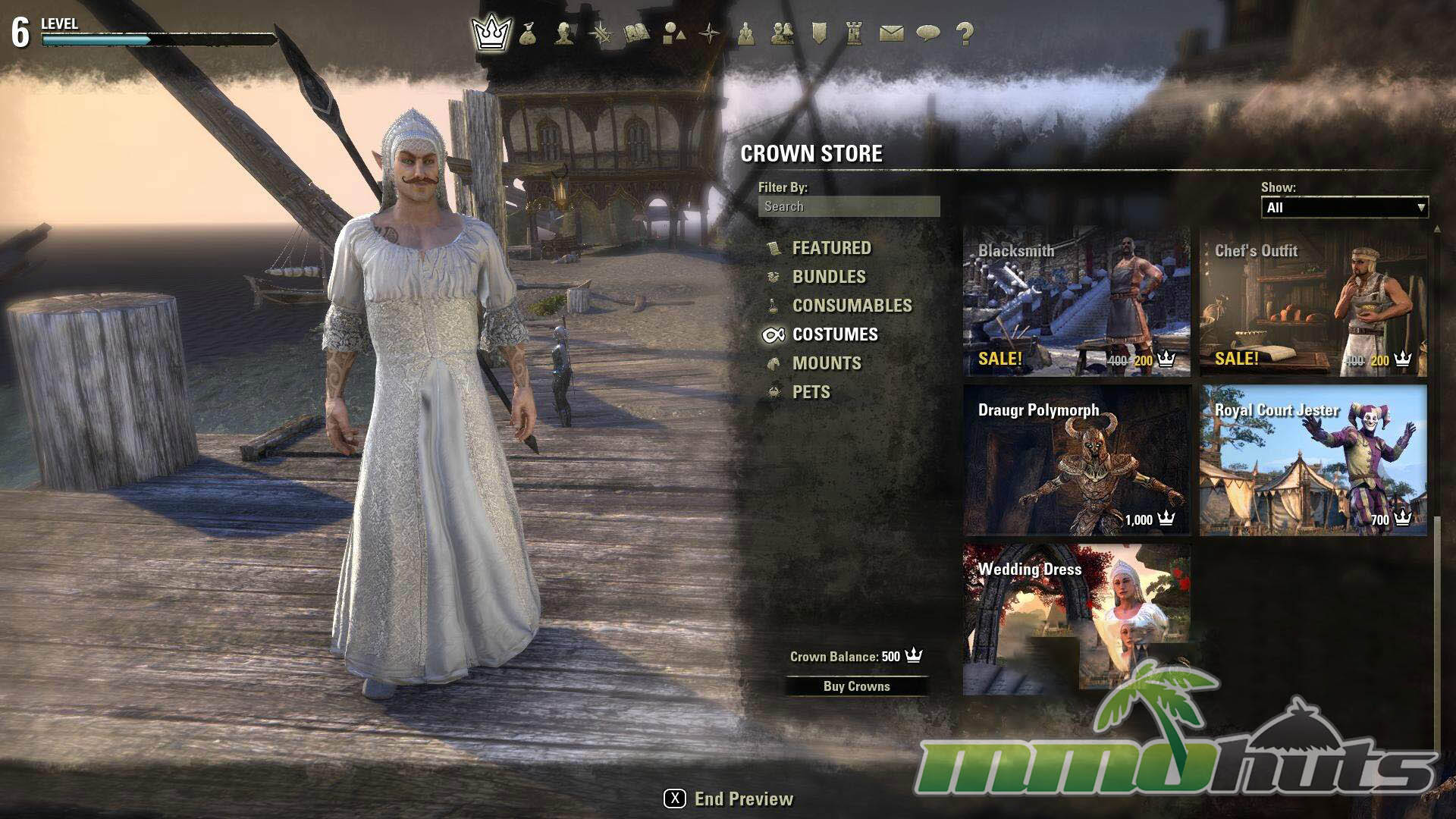
Task: Open the help question mark icon
Action: tap(965, 33)
